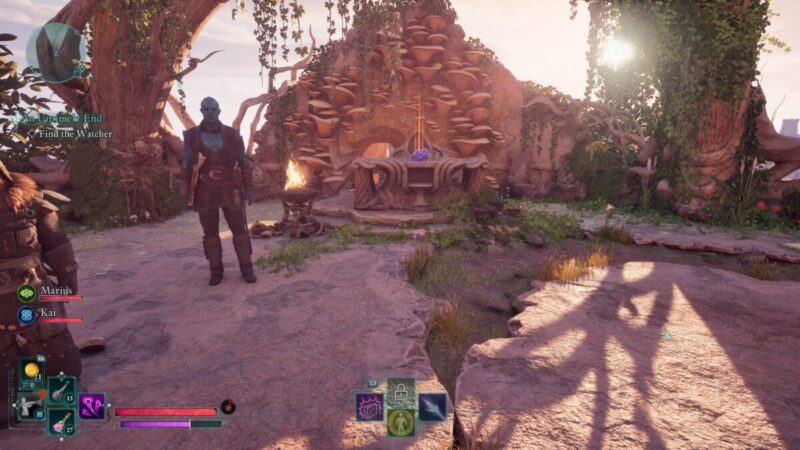Select companion Marius portrait
800x450 pixels.
click(26, 292)
